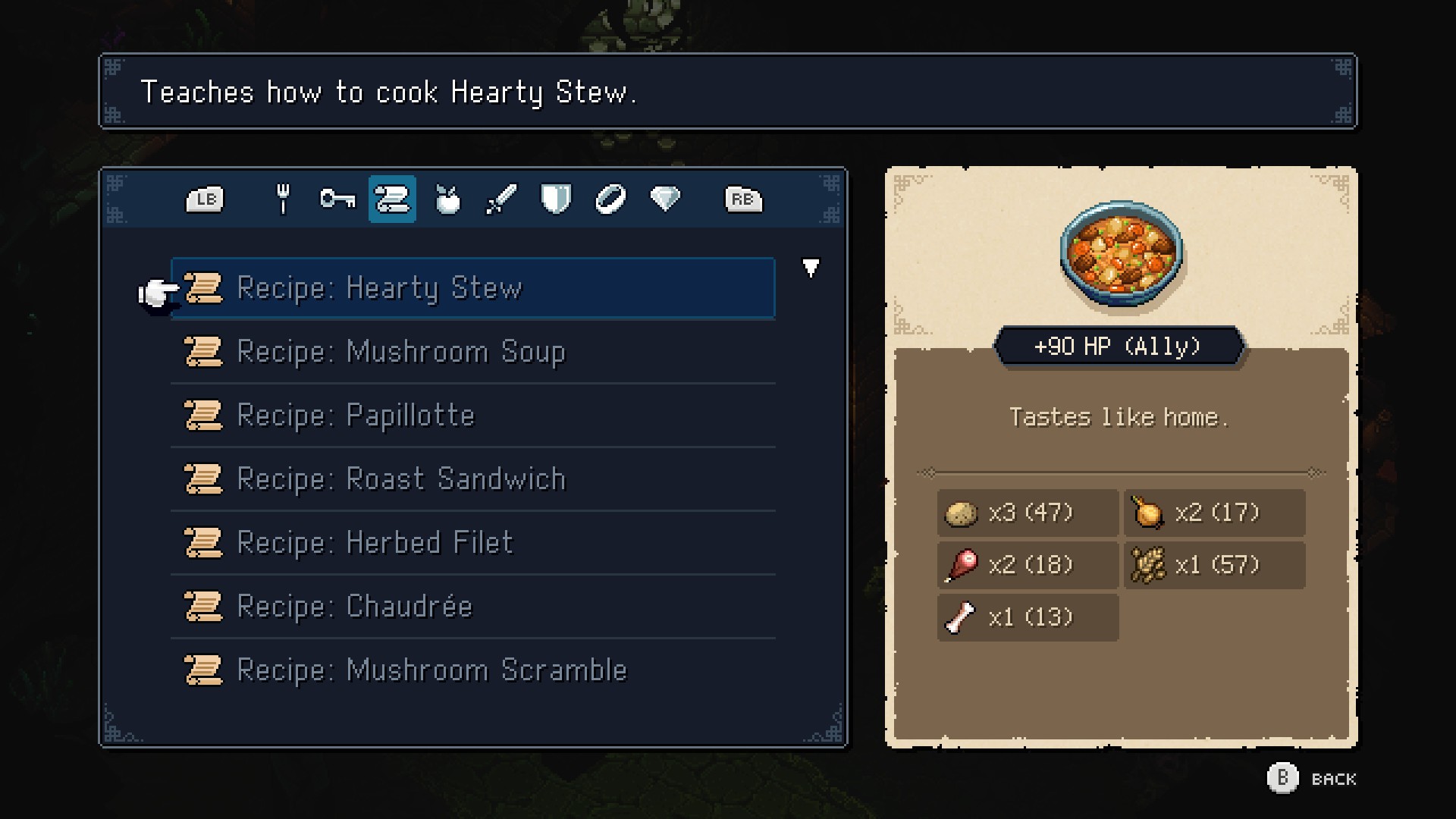Open the diamond valuables tab

(x=665, y=199)
